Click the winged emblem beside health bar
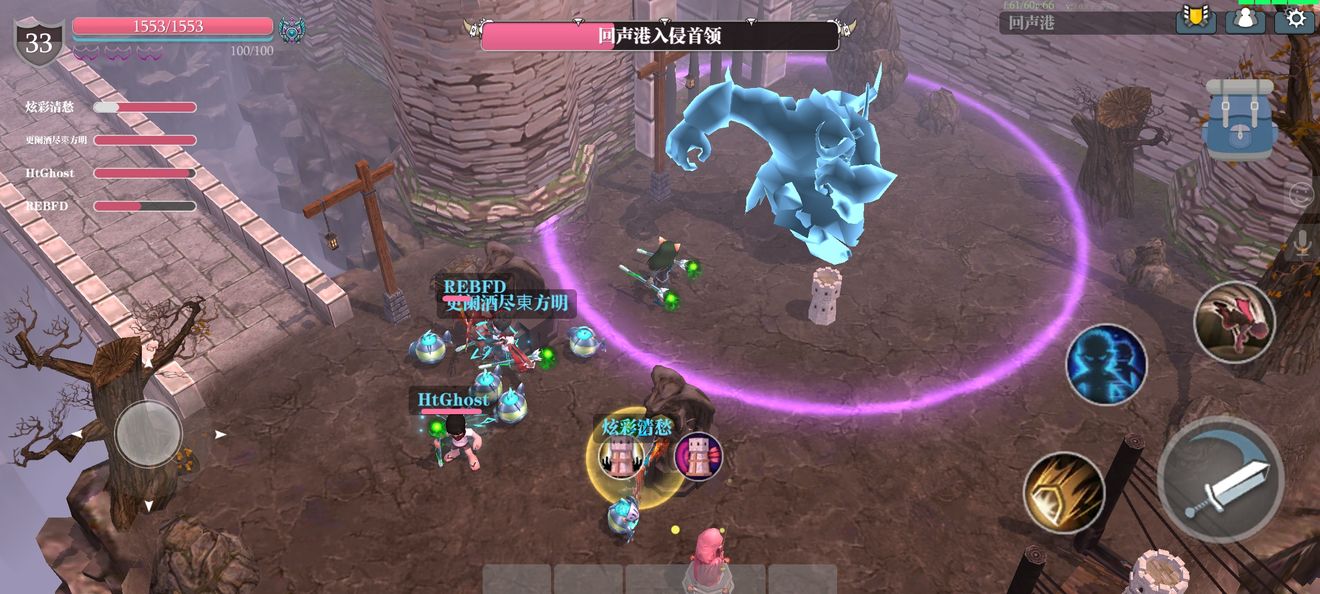 click(x=292, y=30)
